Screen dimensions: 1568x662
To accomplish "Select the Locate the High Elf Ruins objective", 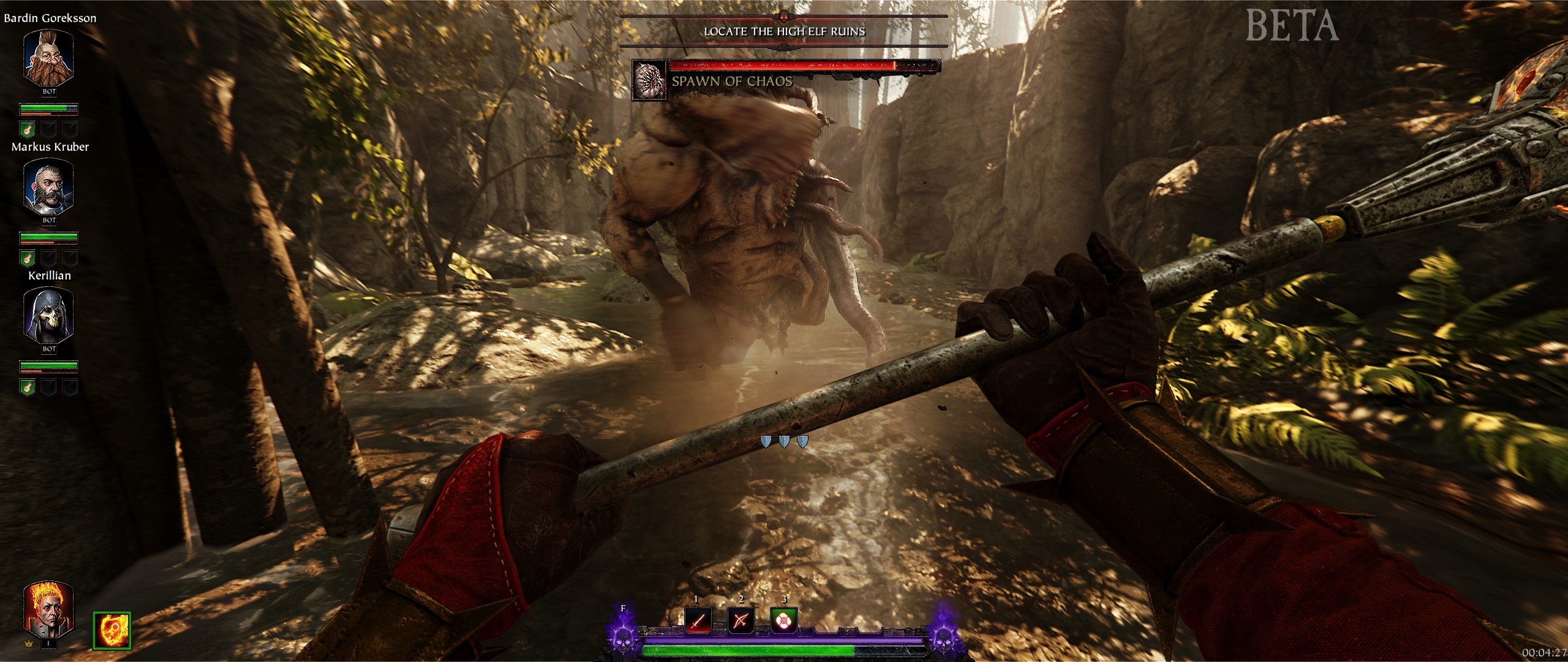I will click(x=784, y=31).
